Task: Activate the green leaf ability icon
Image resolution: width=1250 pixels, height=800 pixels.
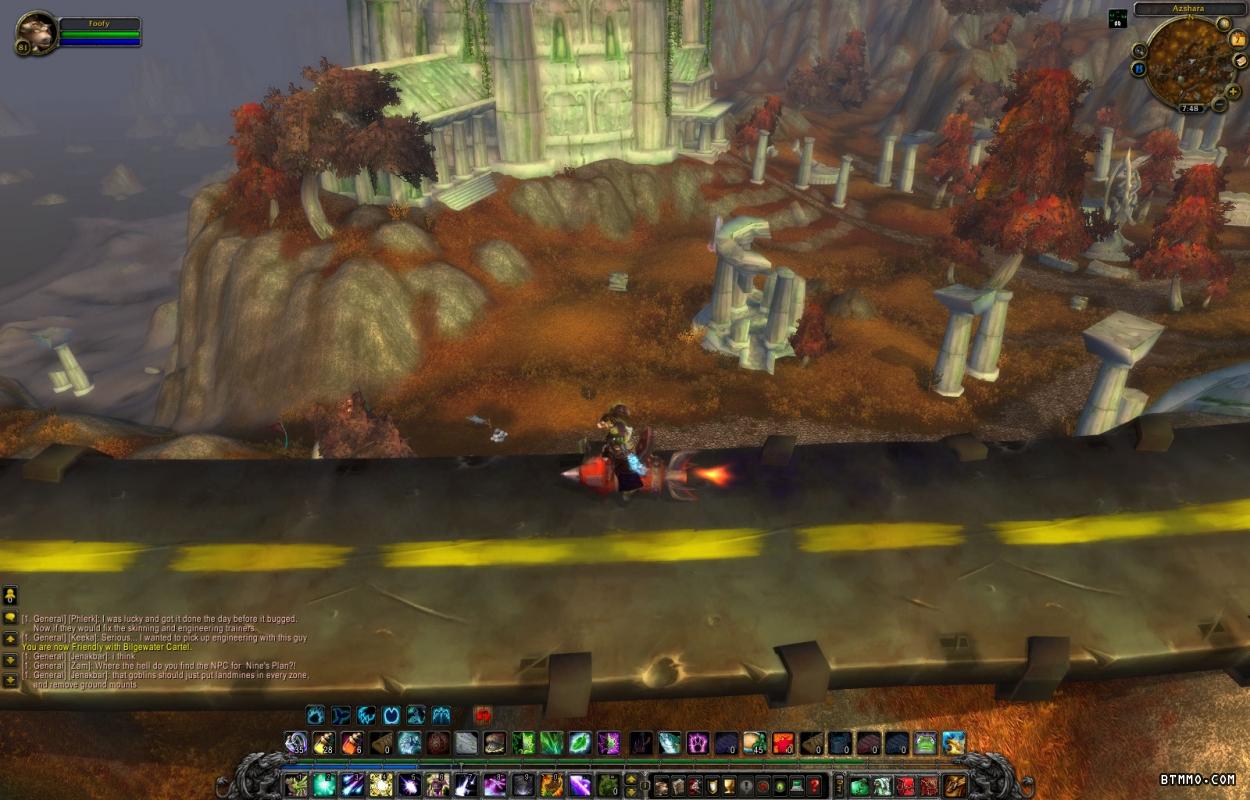Action: 580,743
